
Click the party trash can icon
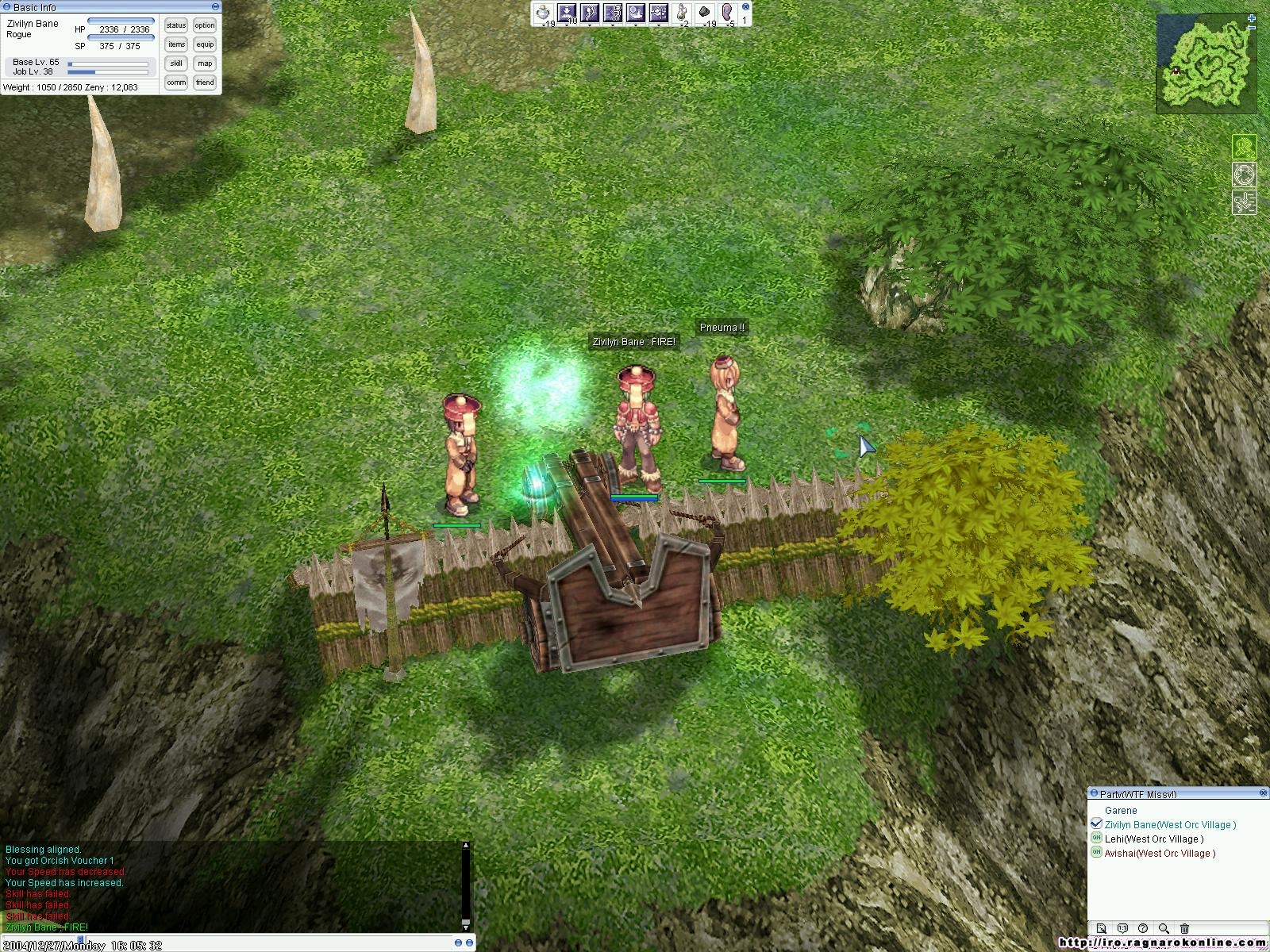click(x=1184, y=928)
